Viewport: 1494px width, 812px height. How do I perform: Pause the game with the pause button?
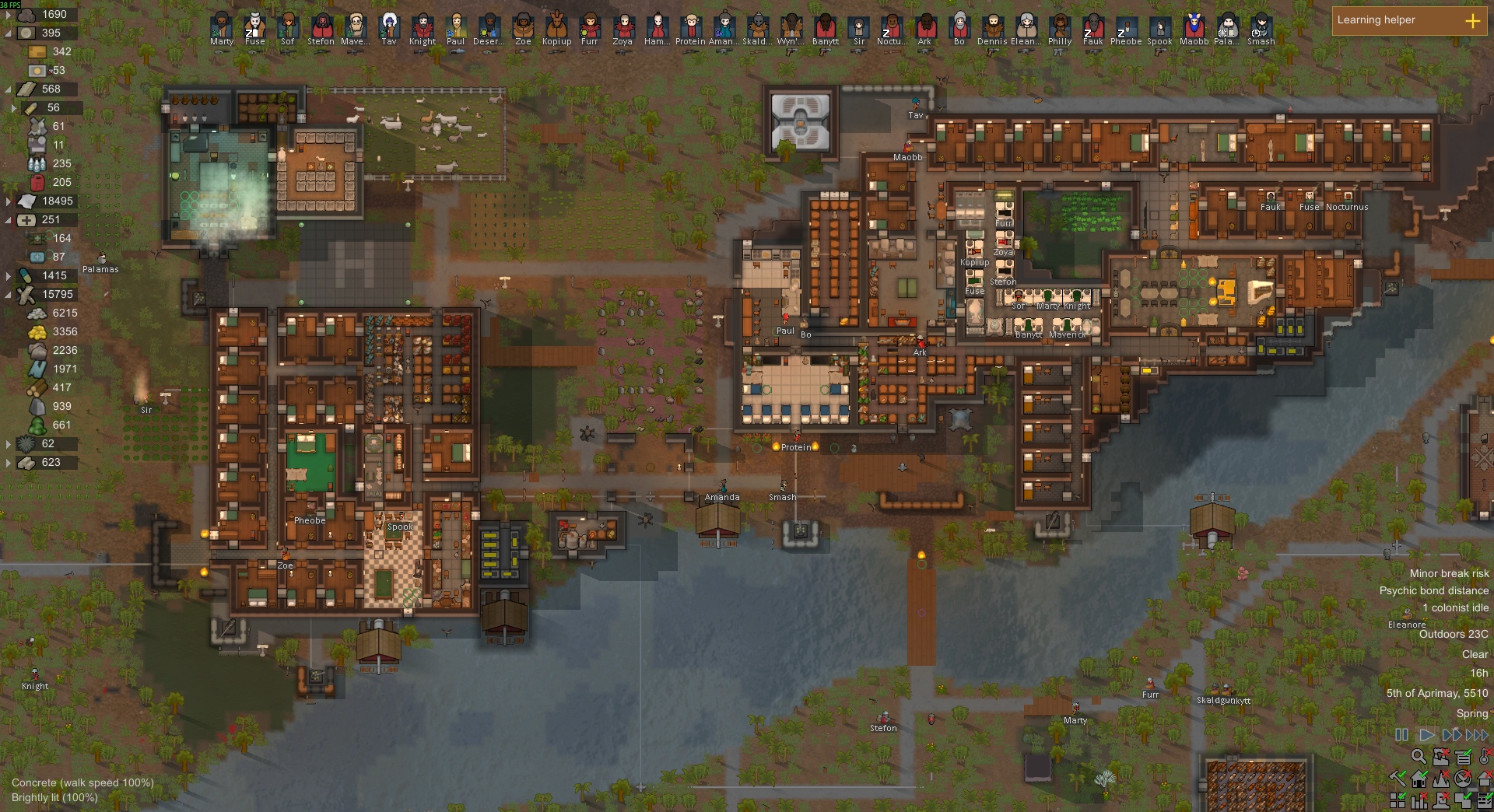pos(1401,735)
